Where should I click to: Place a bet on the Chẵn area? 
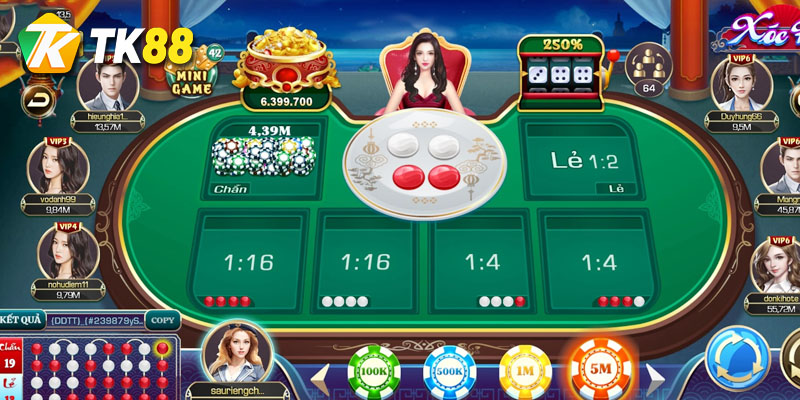click(264, 159)
